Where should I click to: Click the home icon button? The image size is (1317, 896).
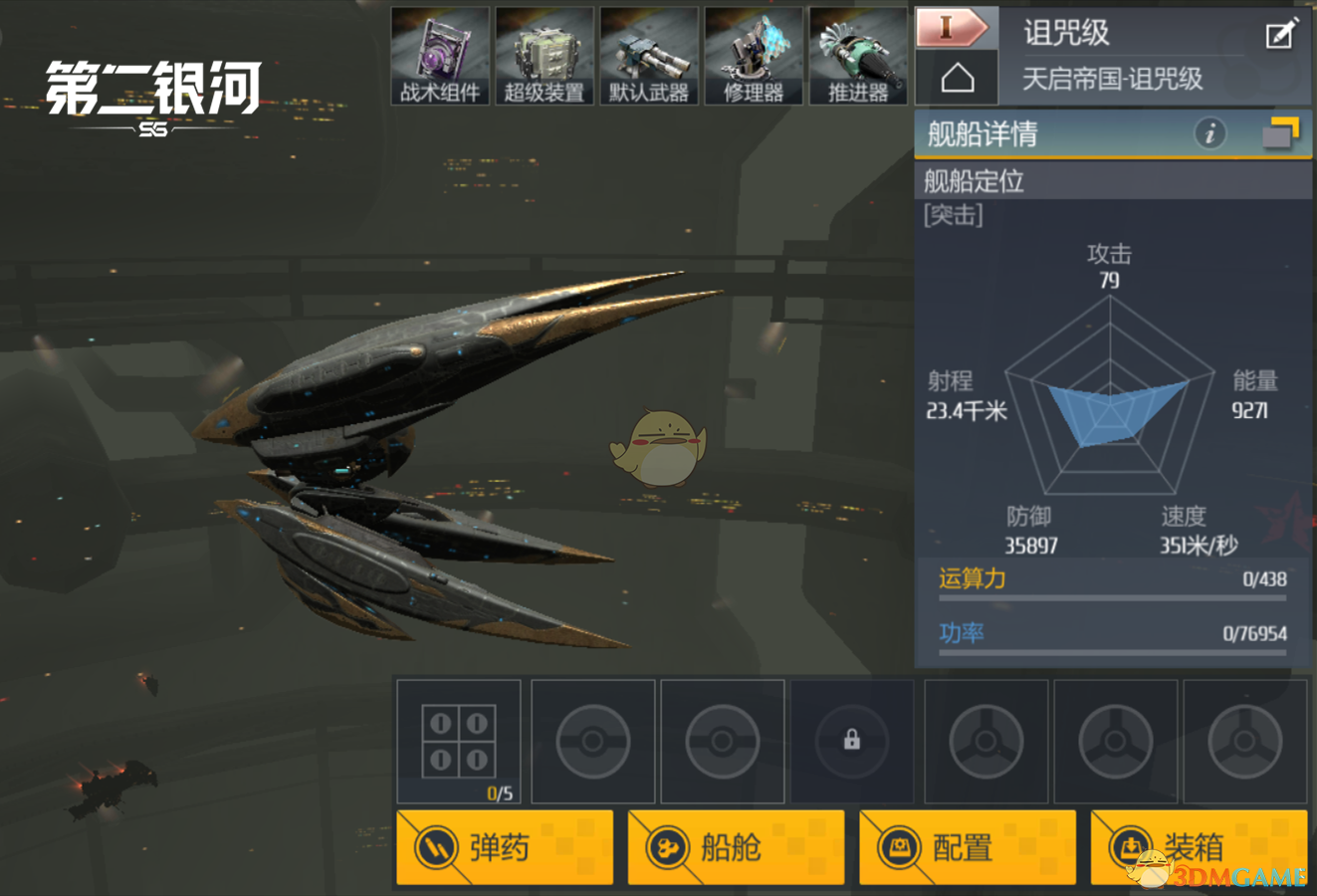(x=957, y=79)
